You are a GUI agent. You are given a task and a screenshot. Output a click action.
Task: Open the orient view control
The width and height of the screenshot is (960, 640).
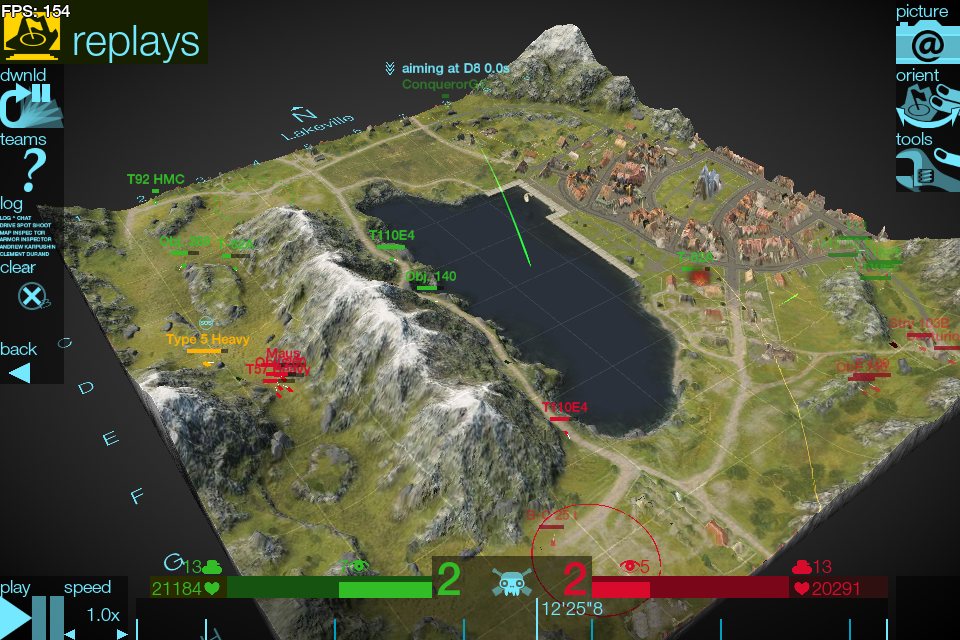[926, 106]
